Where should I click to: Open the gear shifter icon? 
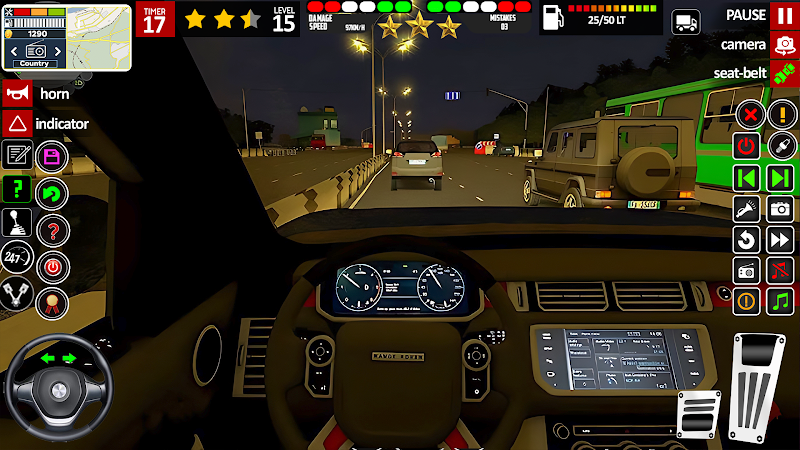17,222
